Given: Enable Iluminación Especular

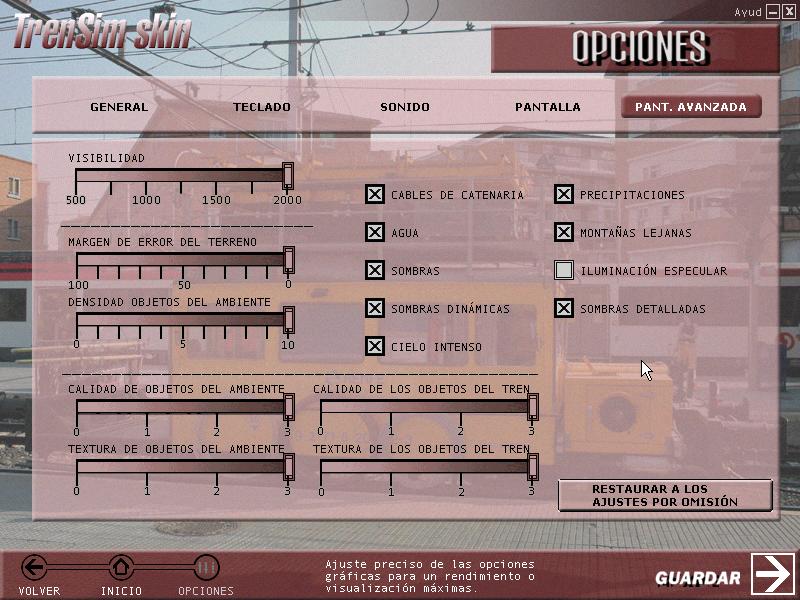Looking at the screenshot, I should point(564,271).
